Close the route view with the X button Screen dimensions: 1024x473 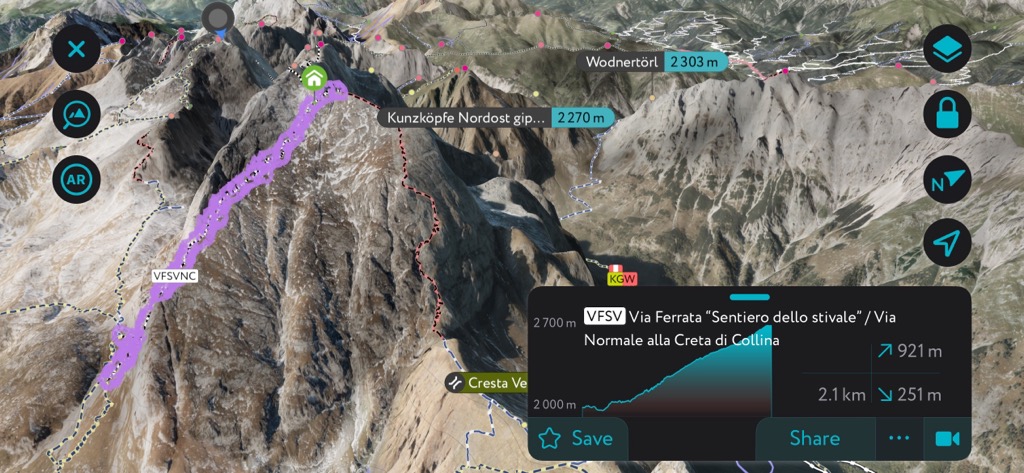coord(76,47)
